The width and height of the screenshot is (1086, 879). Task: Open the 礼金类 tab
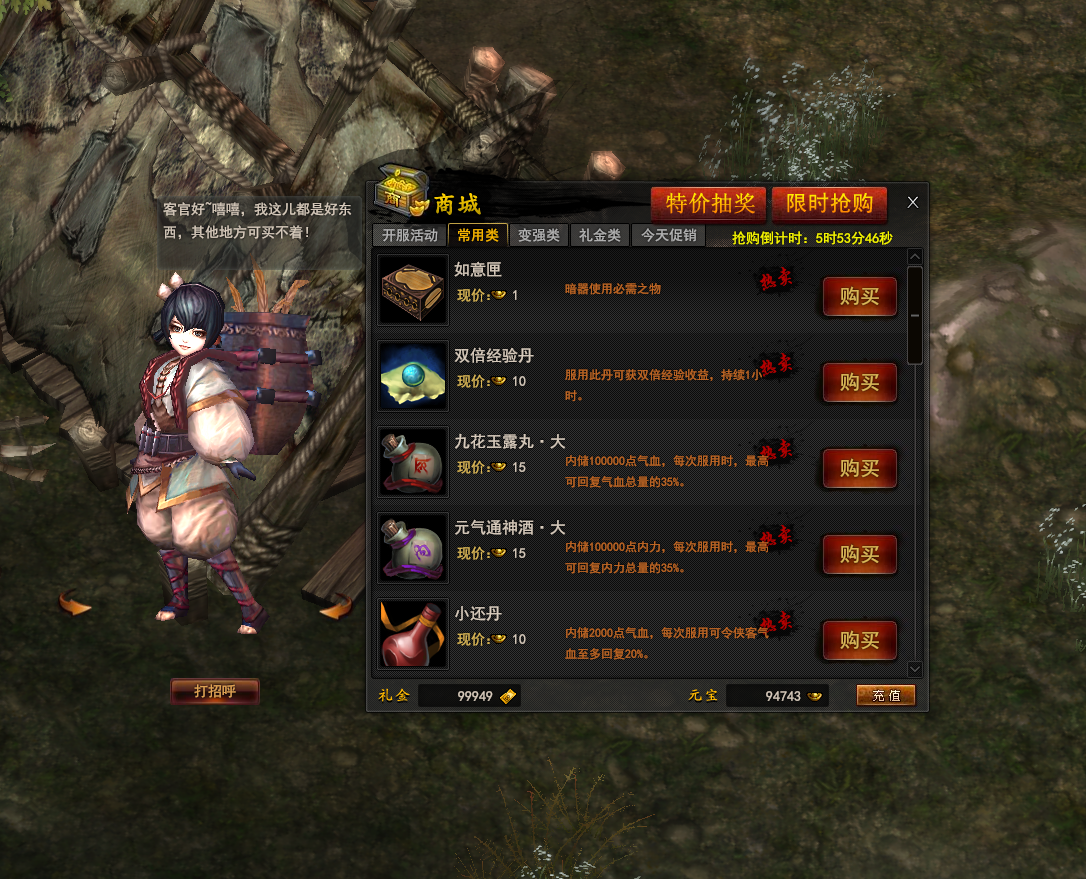(600, 236)
